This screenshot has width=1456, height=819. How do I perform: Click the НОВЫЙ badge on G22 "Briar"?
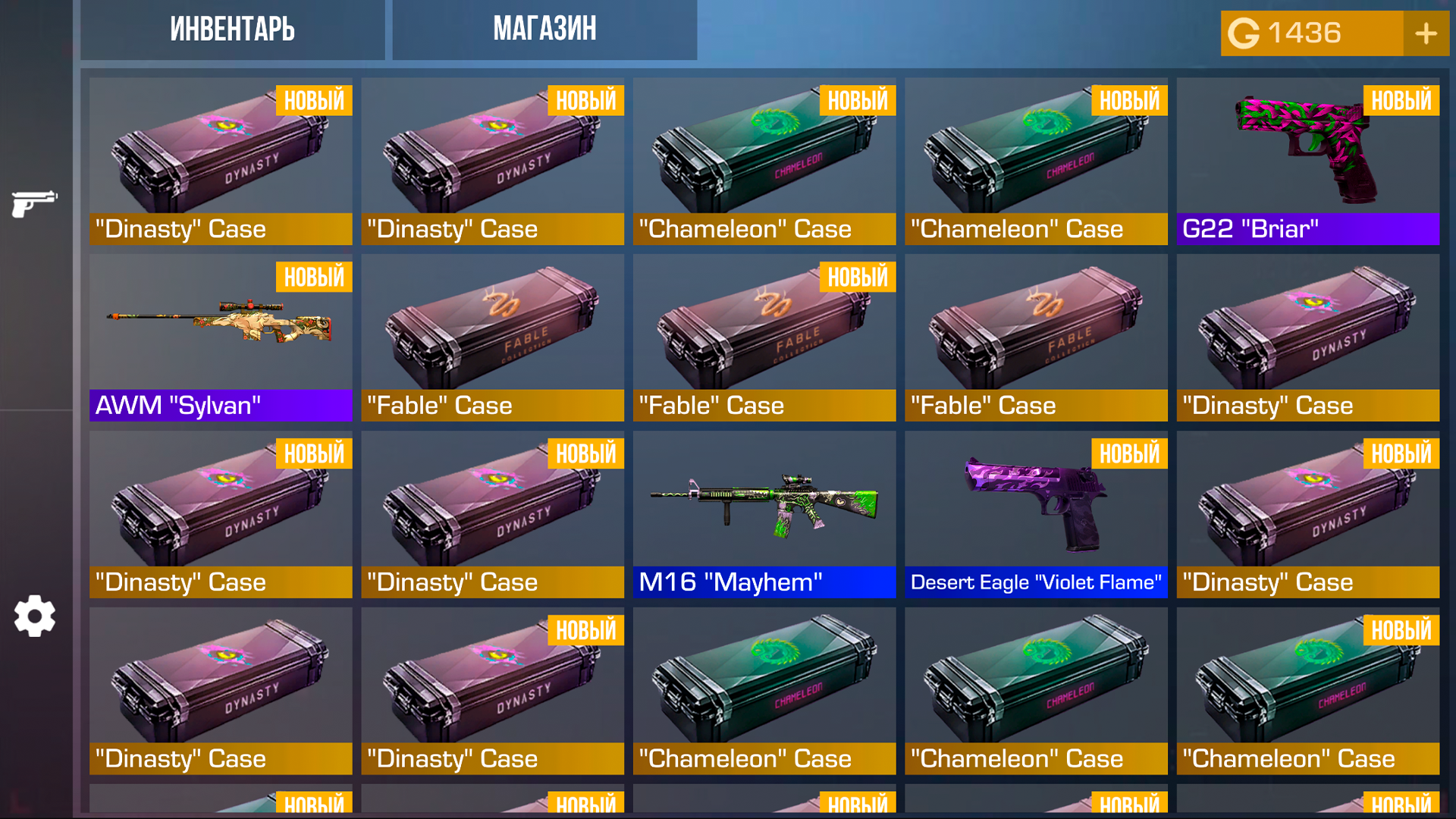tap(1401, 99)
